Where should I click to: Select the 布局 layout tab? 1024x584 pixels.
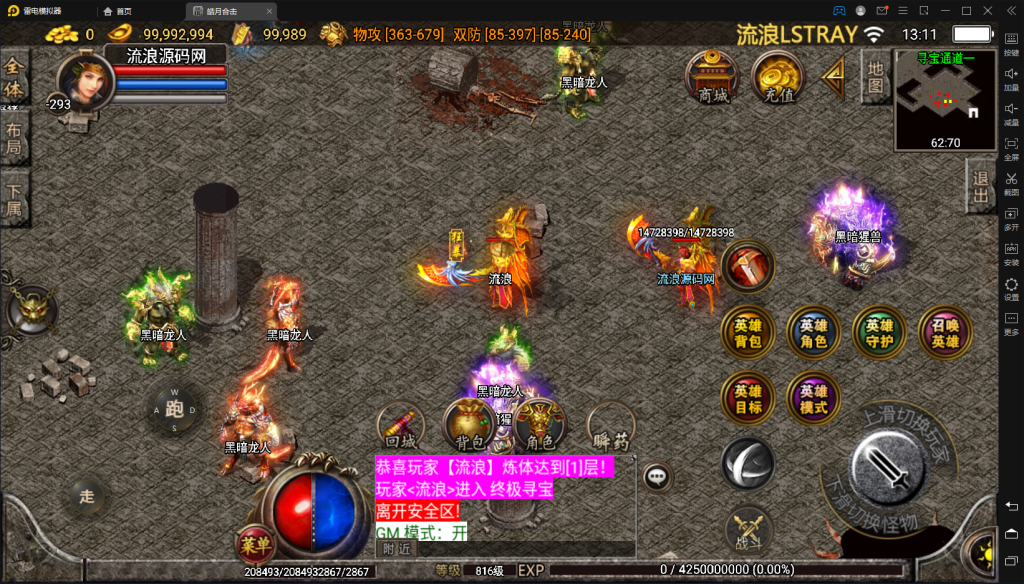coord(14,140)
